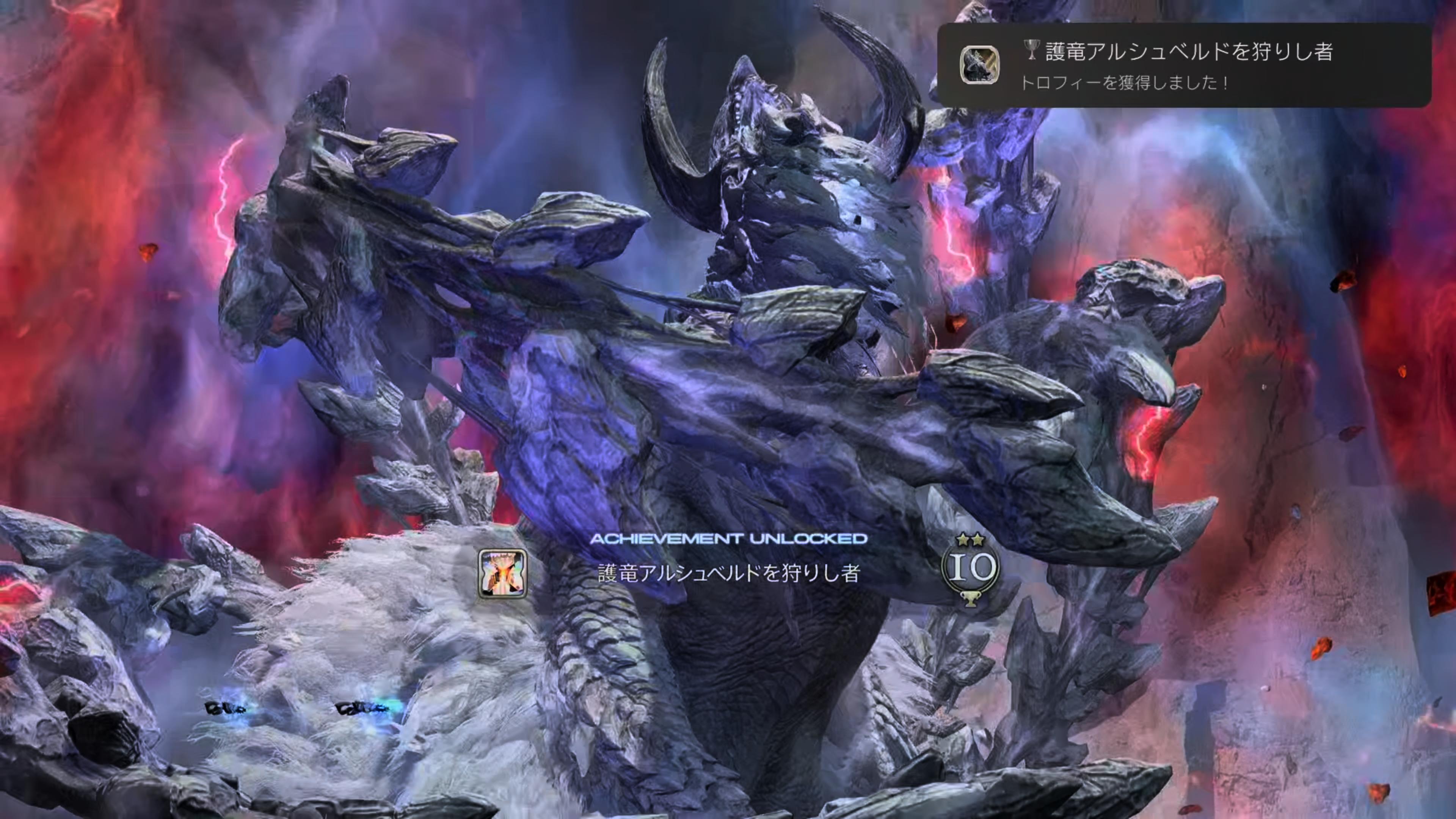
Task: Open the PlayStation trophy notification popup
Action: click(x=1183, y=65)
